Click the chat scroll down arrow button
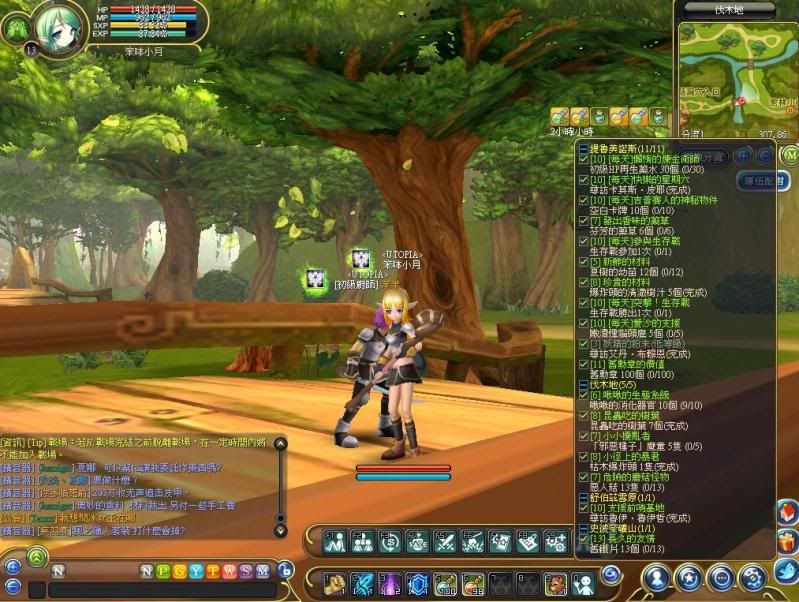The width and height of the screenshot is (799, 602). (x=281, y=530)
